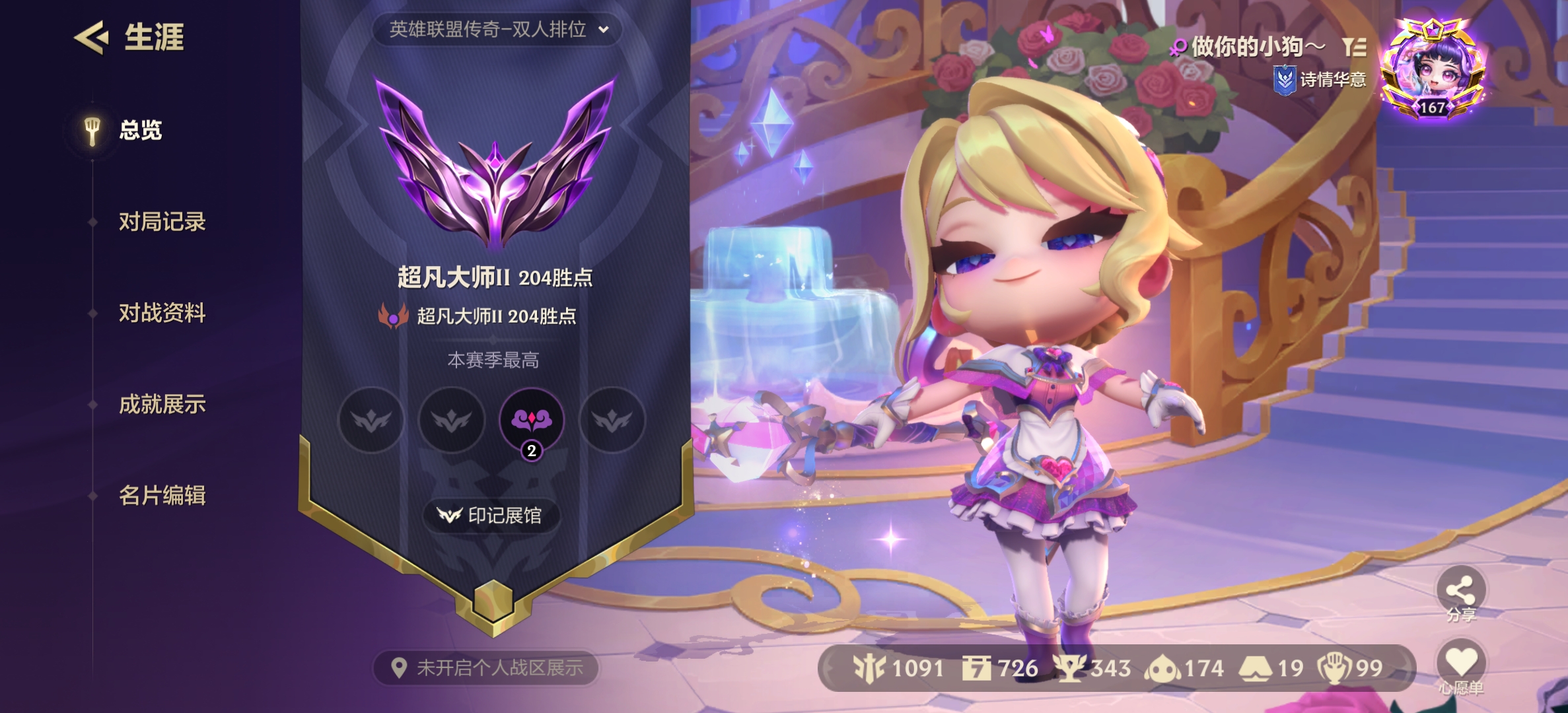Click the list icon beside the player name
Image resolution: width=1568 pixels, height=713 pixels.
click(x=1353, y=47)
